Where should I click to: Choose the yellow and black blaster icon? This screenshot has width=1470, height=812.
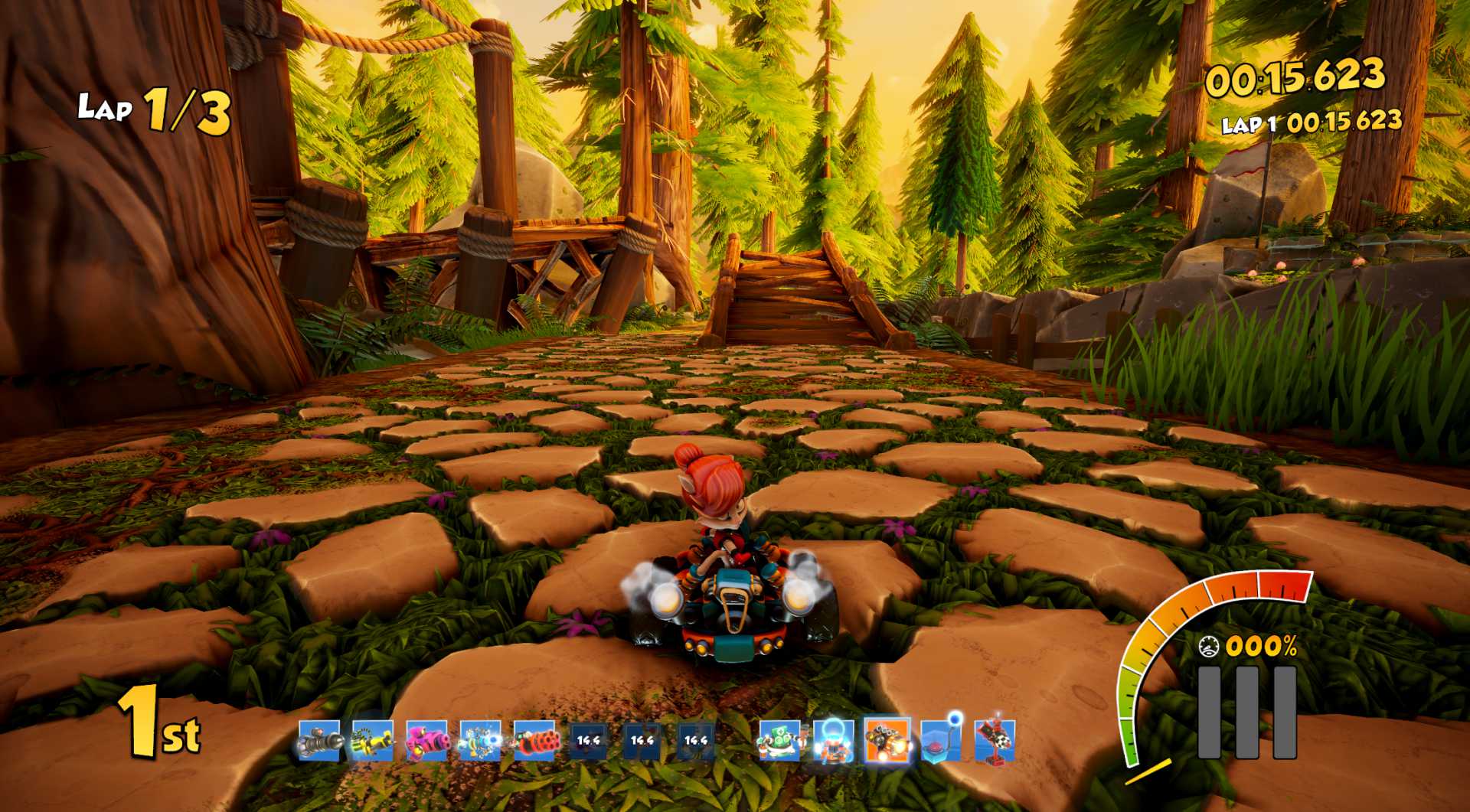coord(373,740)
